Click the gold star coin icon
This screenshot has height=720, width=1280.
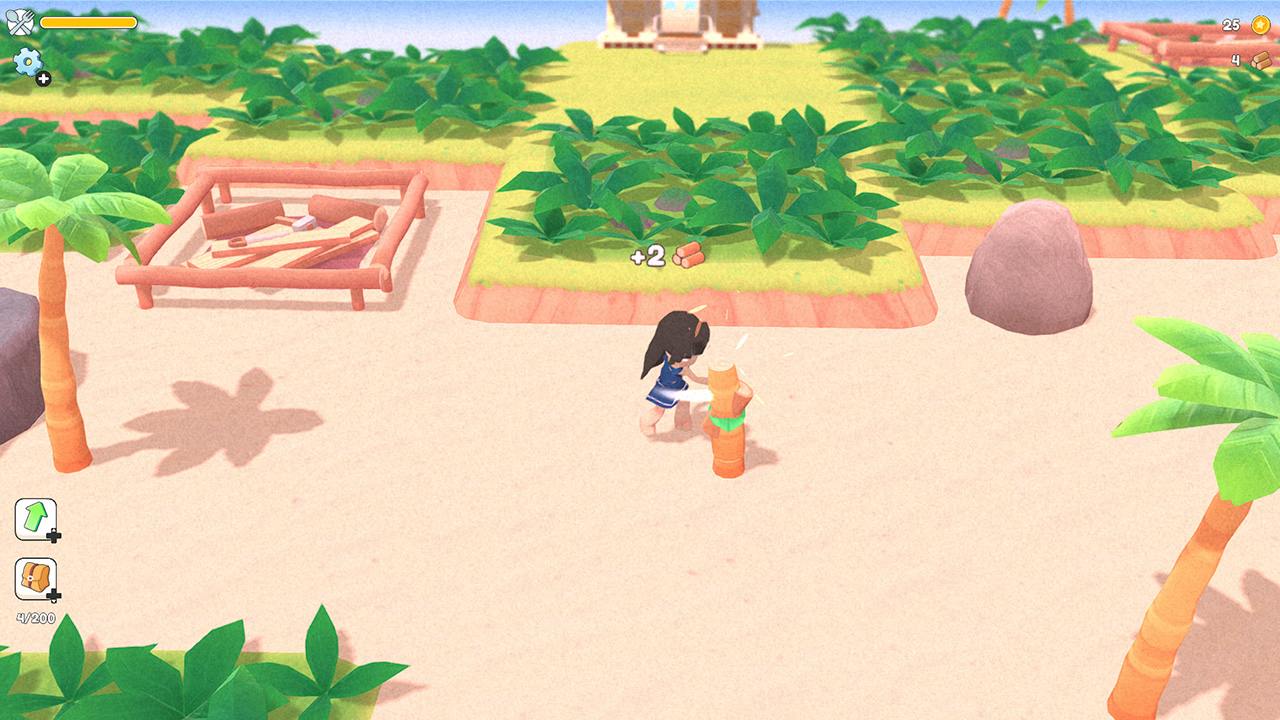click(x=1260, y=23)
